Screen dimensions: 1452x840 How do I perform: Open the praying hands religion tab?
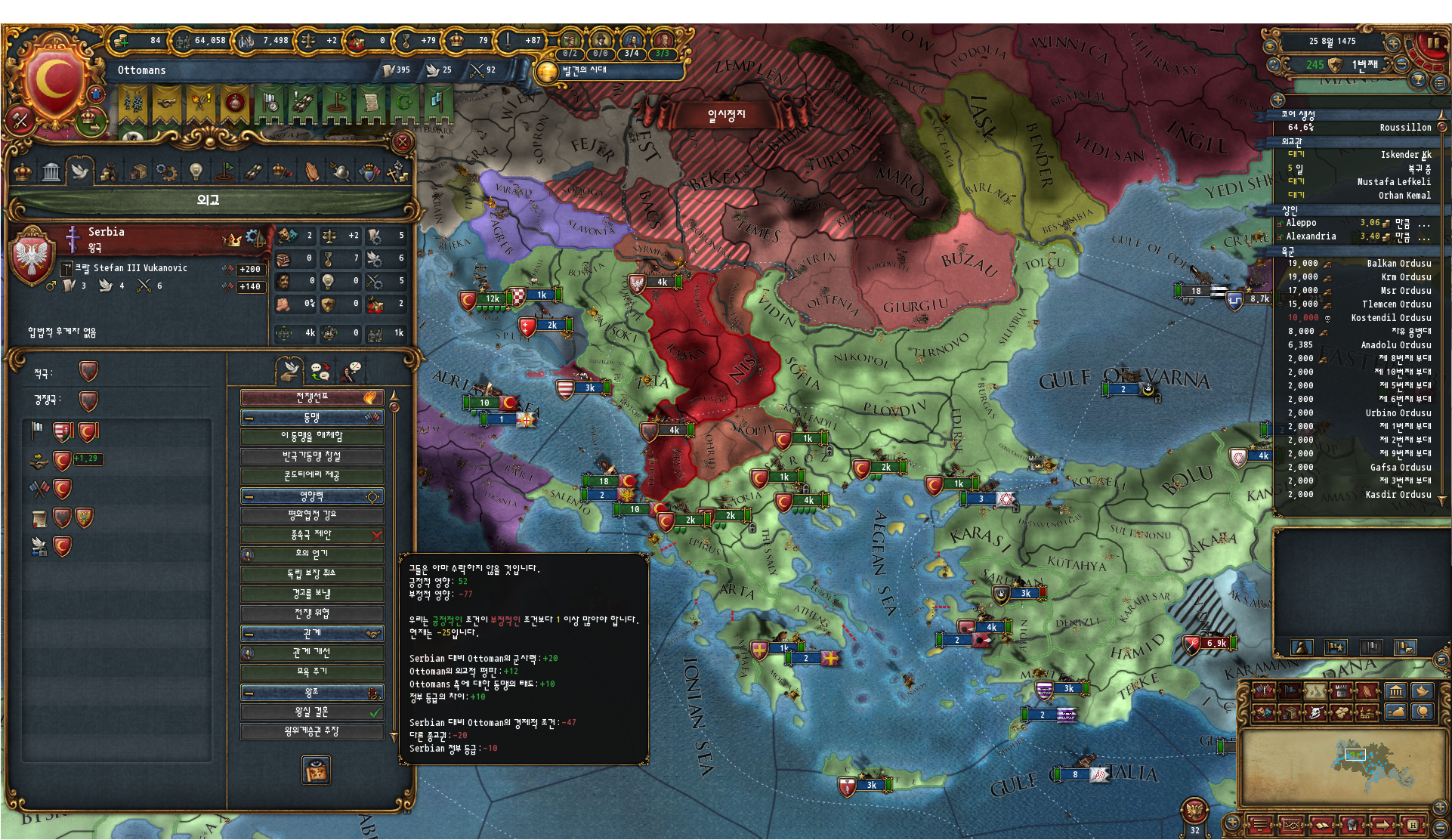click(x=312, y=172)
